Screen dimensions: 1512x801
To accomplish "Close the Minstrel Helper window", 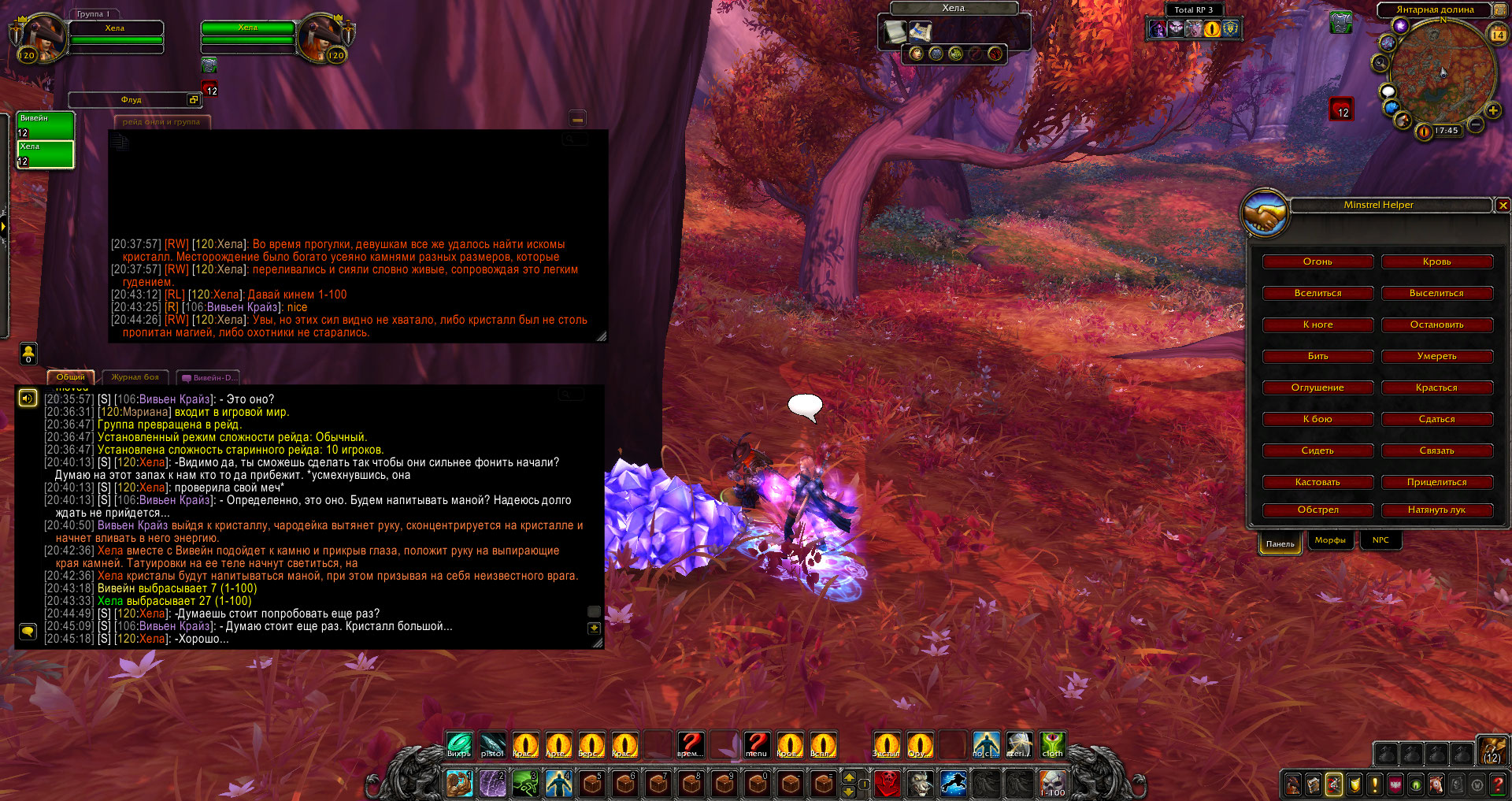I will (x=1503, y=206).
